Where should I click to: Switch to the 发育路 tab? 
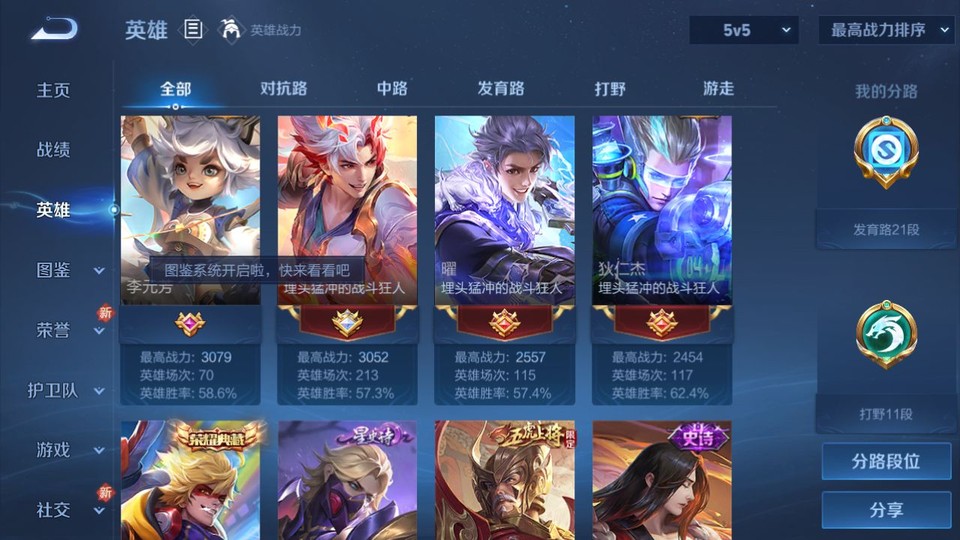[501, 89]
